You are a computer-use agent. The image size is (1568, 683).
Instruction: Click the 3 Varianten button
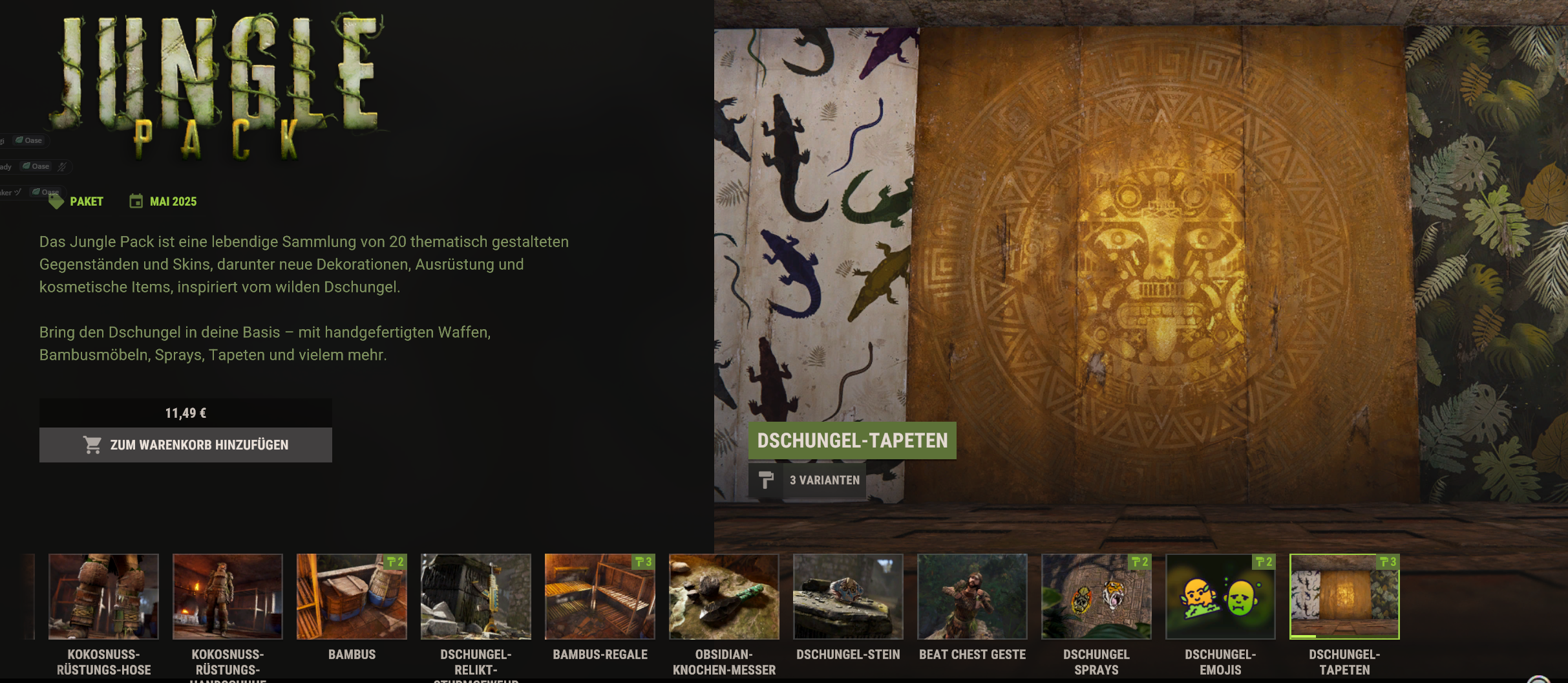(x=807, y=480)
